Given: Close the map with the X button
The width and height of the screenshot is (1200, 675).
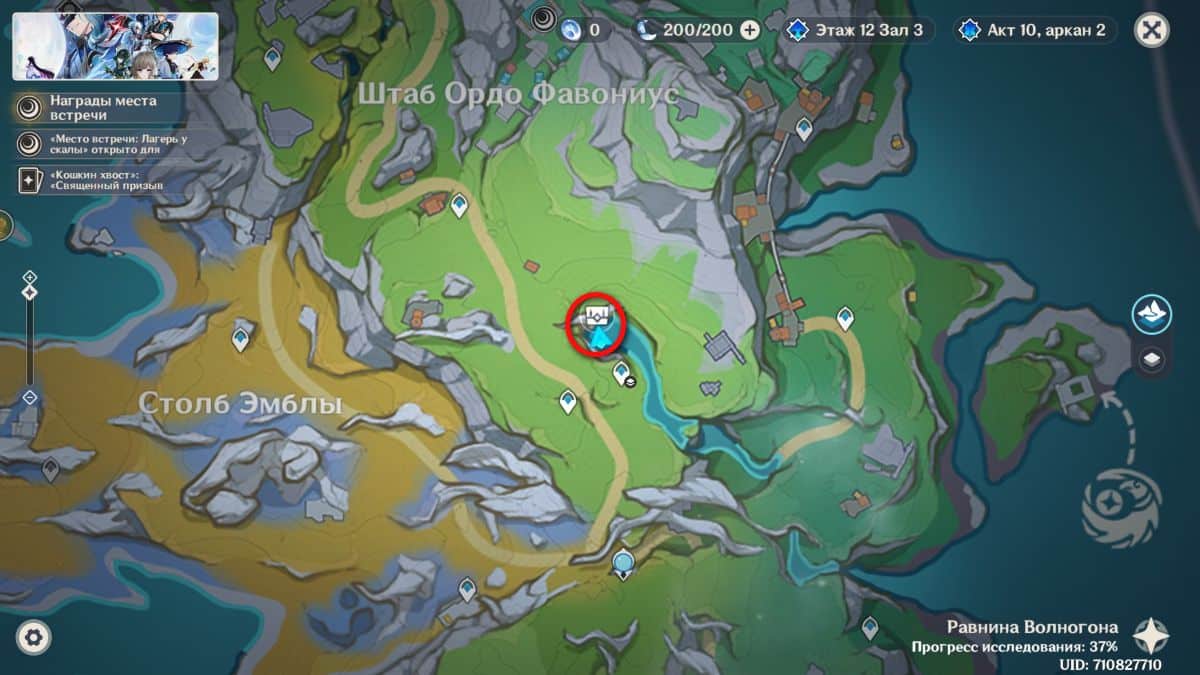Looking at the screenshot, I should pos(1151,30).
